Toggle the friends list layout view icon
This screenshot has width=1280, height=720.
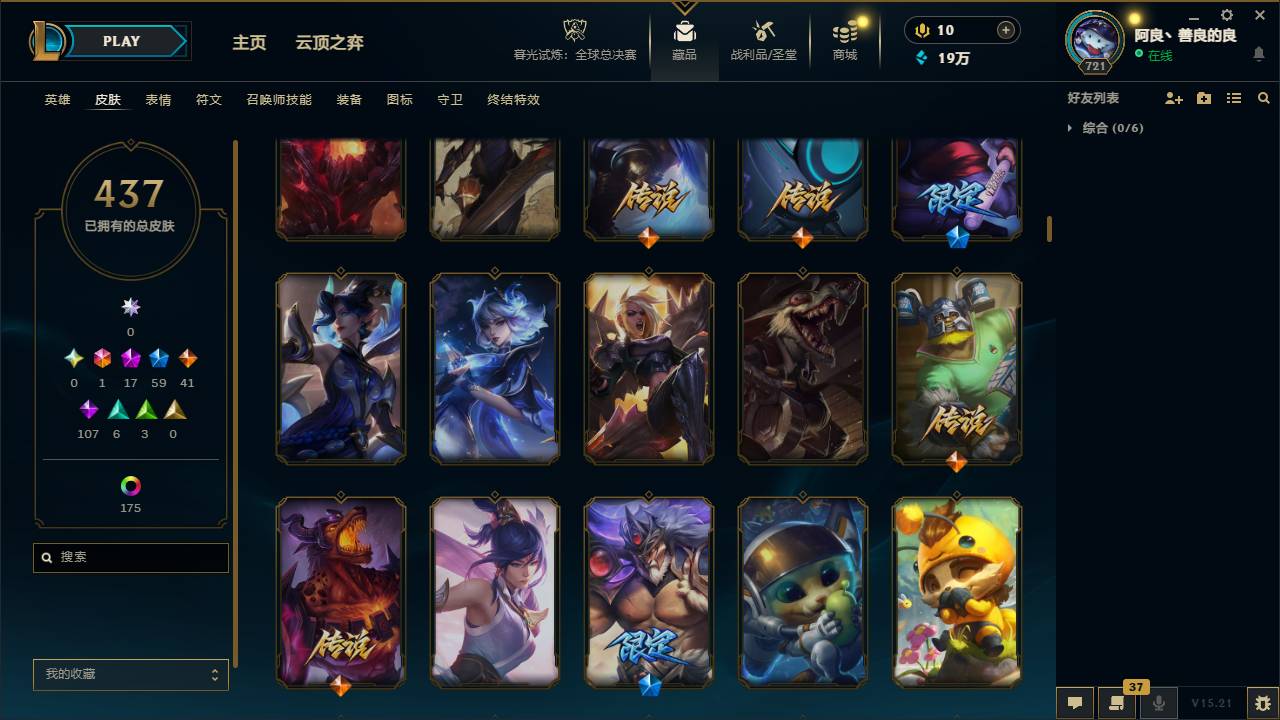coord(1233,97)
